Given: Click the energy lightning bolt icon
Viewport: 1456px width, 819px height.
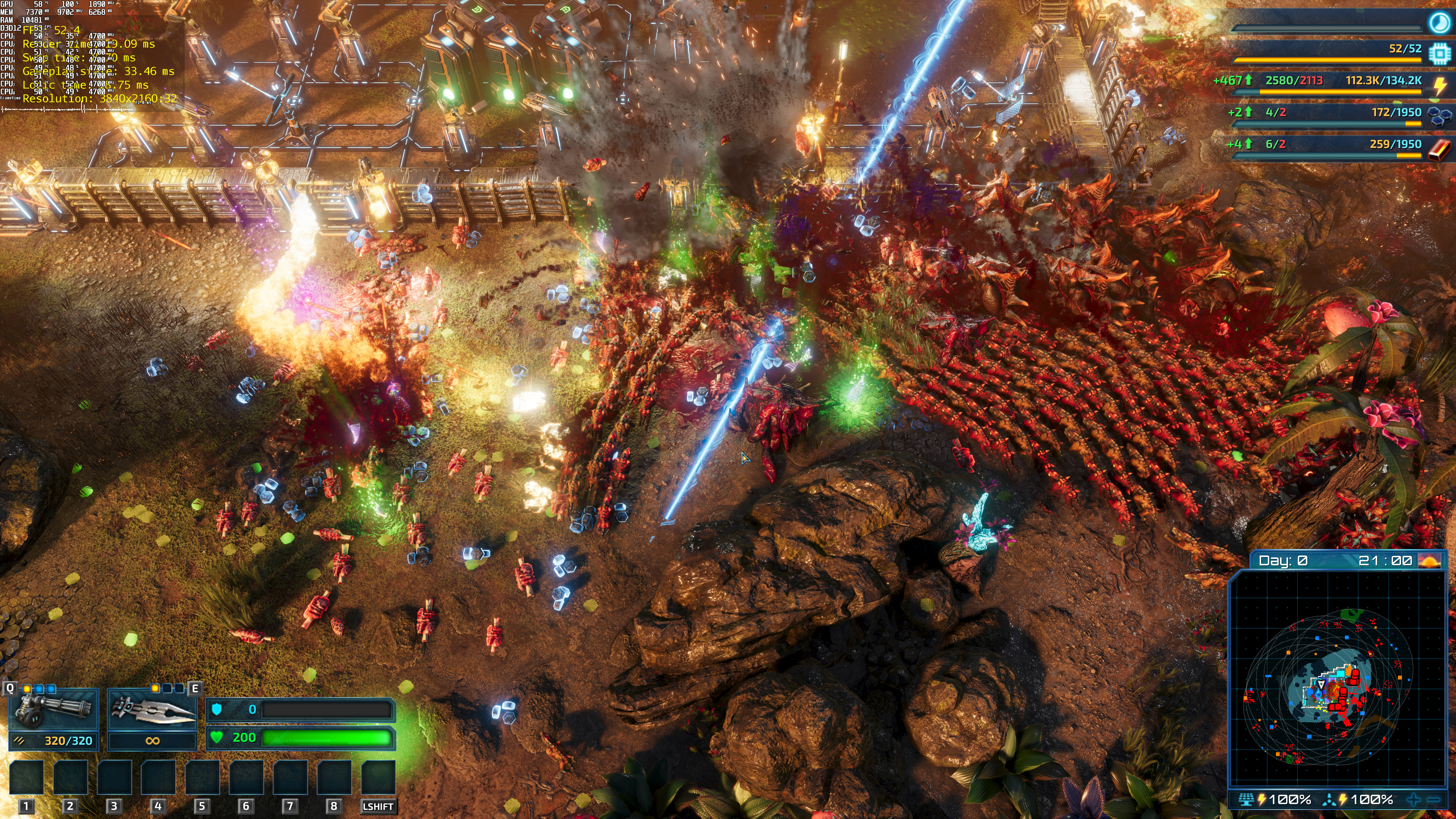Looking at the screenshot, I should point(1439,85).
